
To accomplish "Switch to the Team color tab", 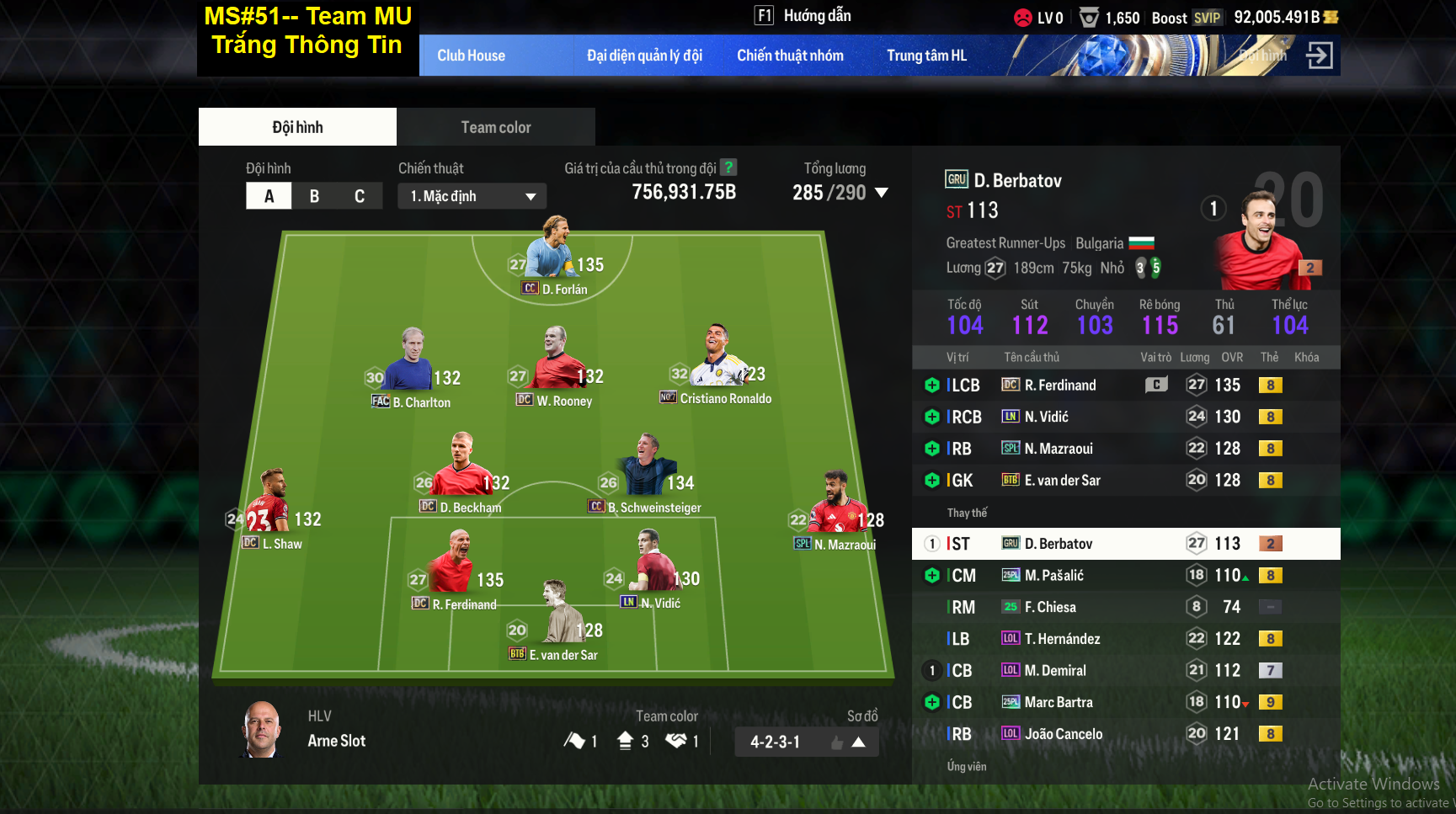I will click(x=495, y=126).
